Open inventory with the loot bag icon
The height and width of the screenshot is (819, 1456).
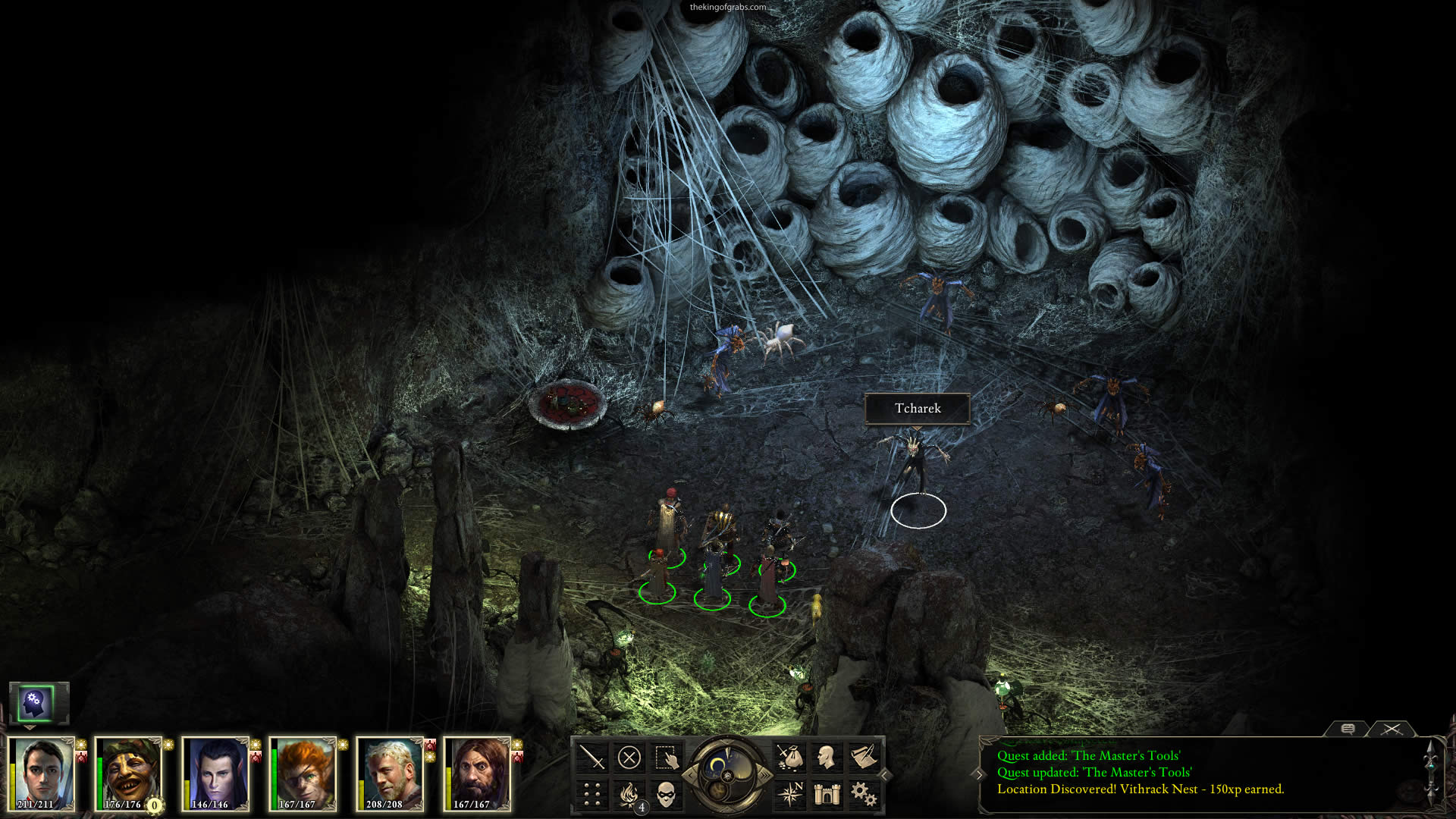789,757
